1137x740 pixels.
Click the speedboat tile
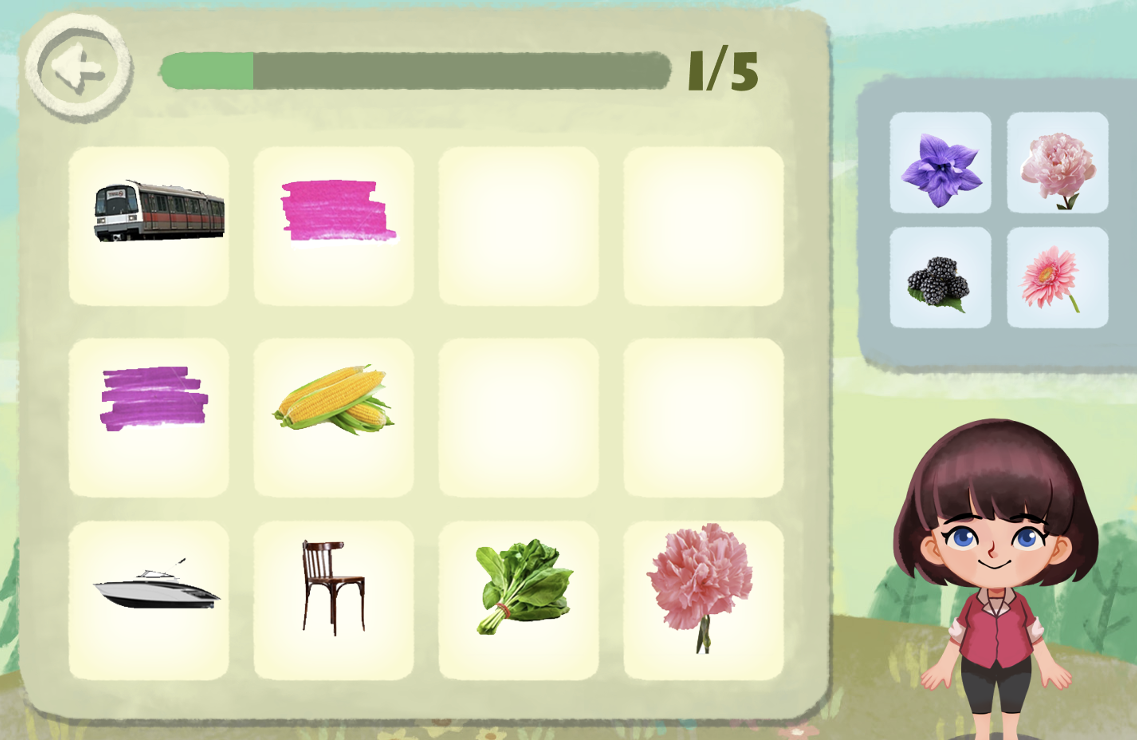coord(149,601)
